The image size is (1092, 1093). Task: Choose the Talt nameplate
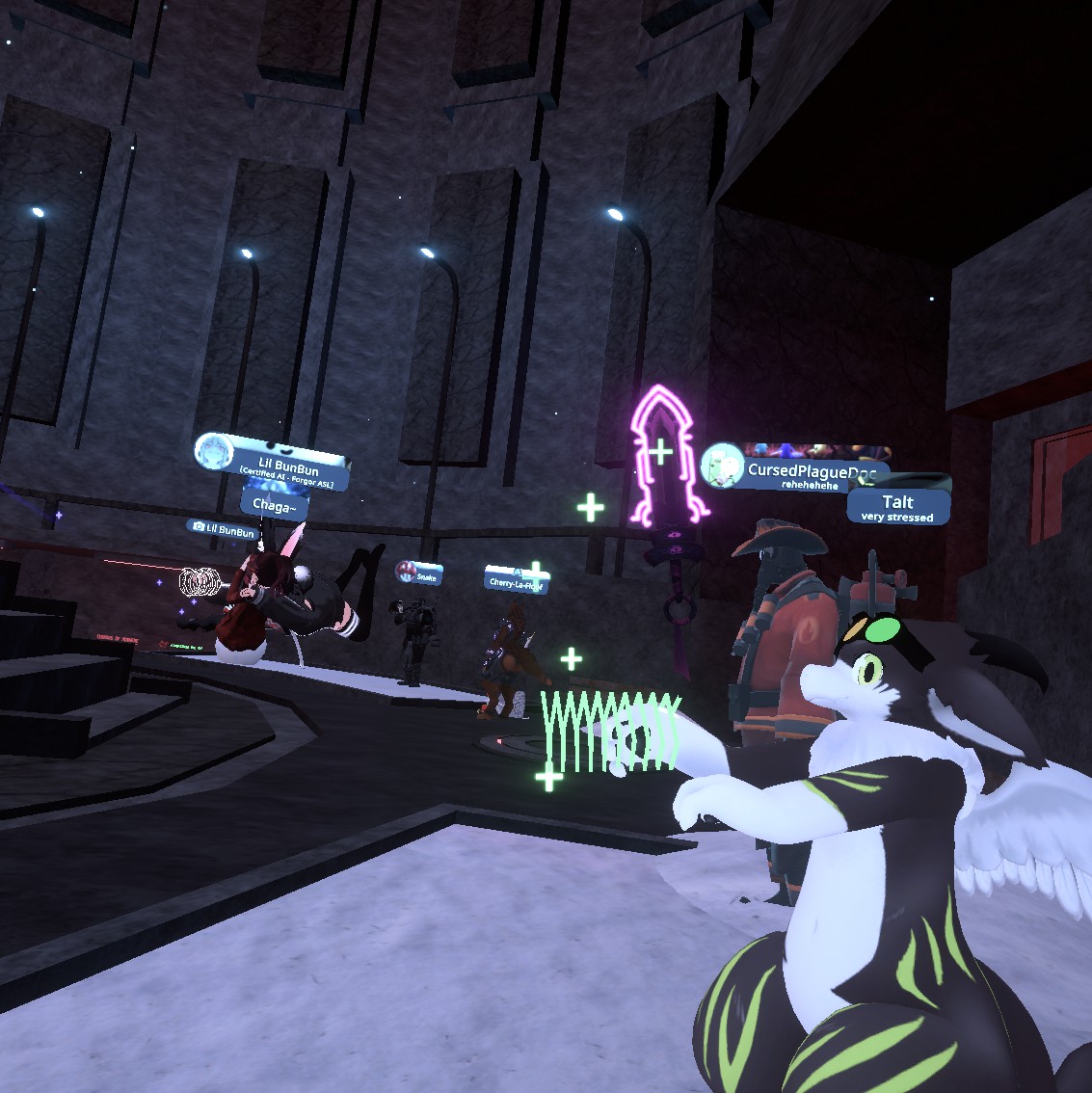(x=897, y=506)
